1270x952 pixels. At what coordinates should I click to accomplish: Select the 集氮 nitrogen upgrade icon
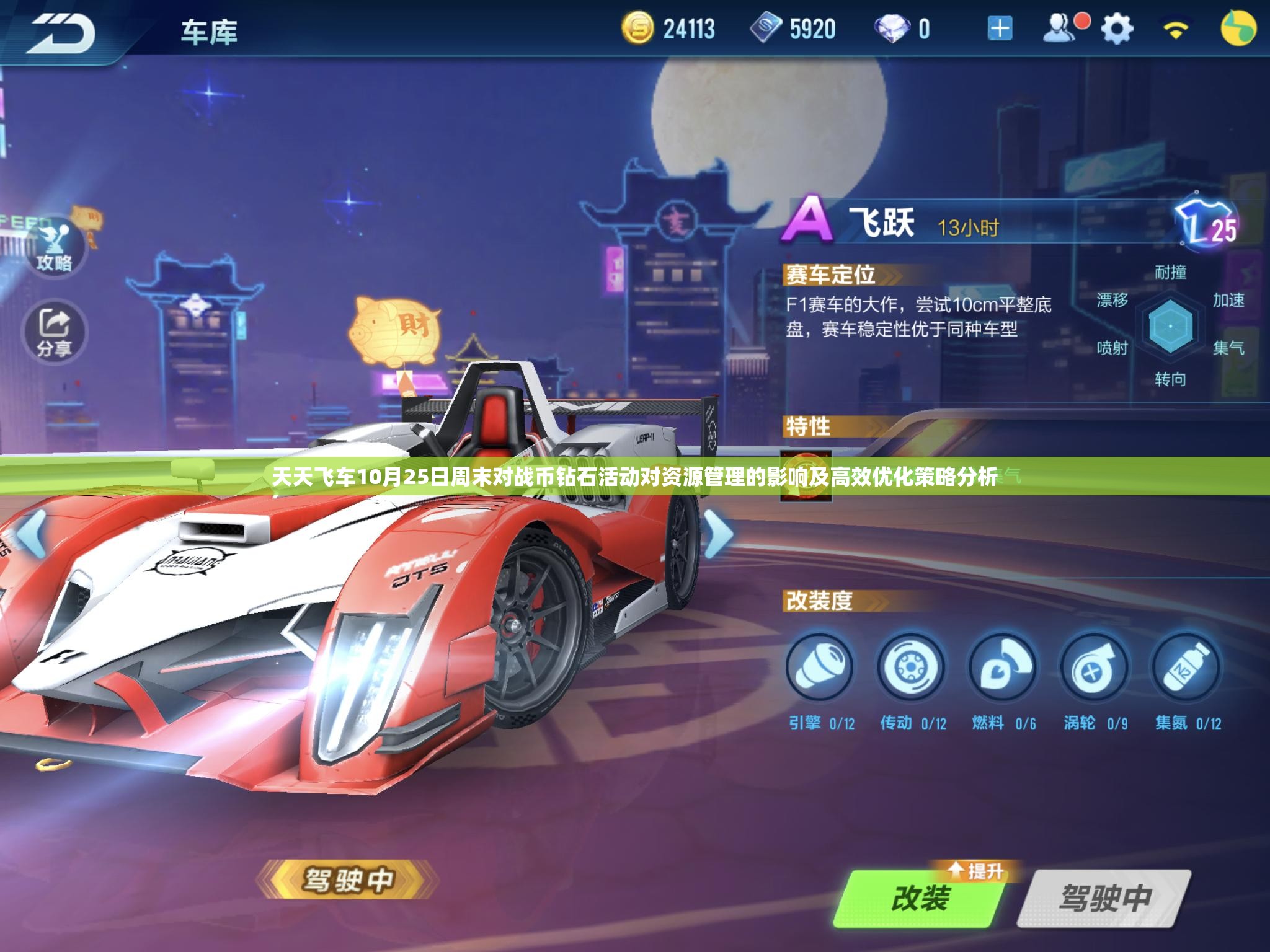tap(1185, 667)
